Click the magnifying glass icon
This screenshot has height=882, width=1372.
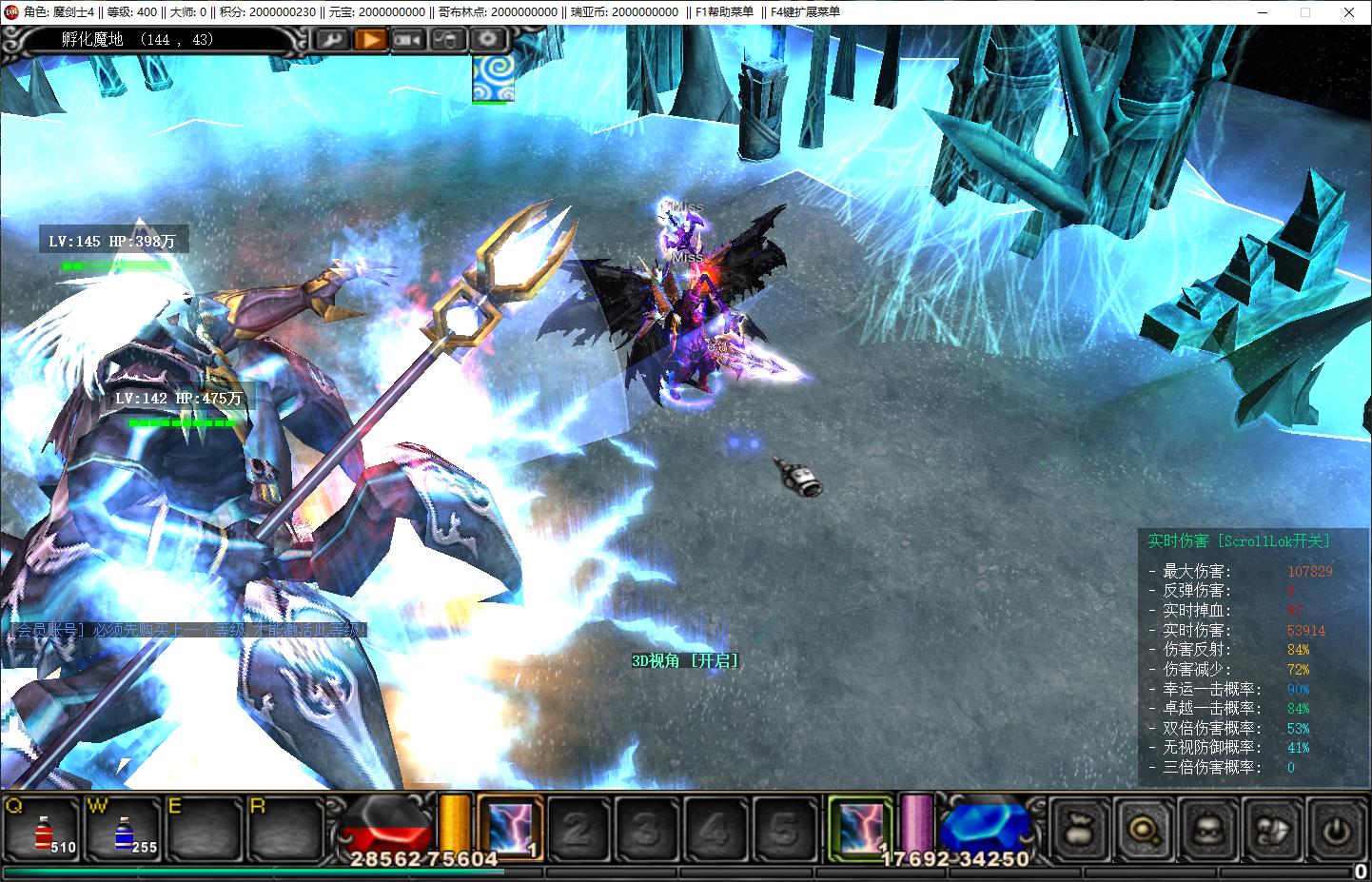coord(1143,831)
